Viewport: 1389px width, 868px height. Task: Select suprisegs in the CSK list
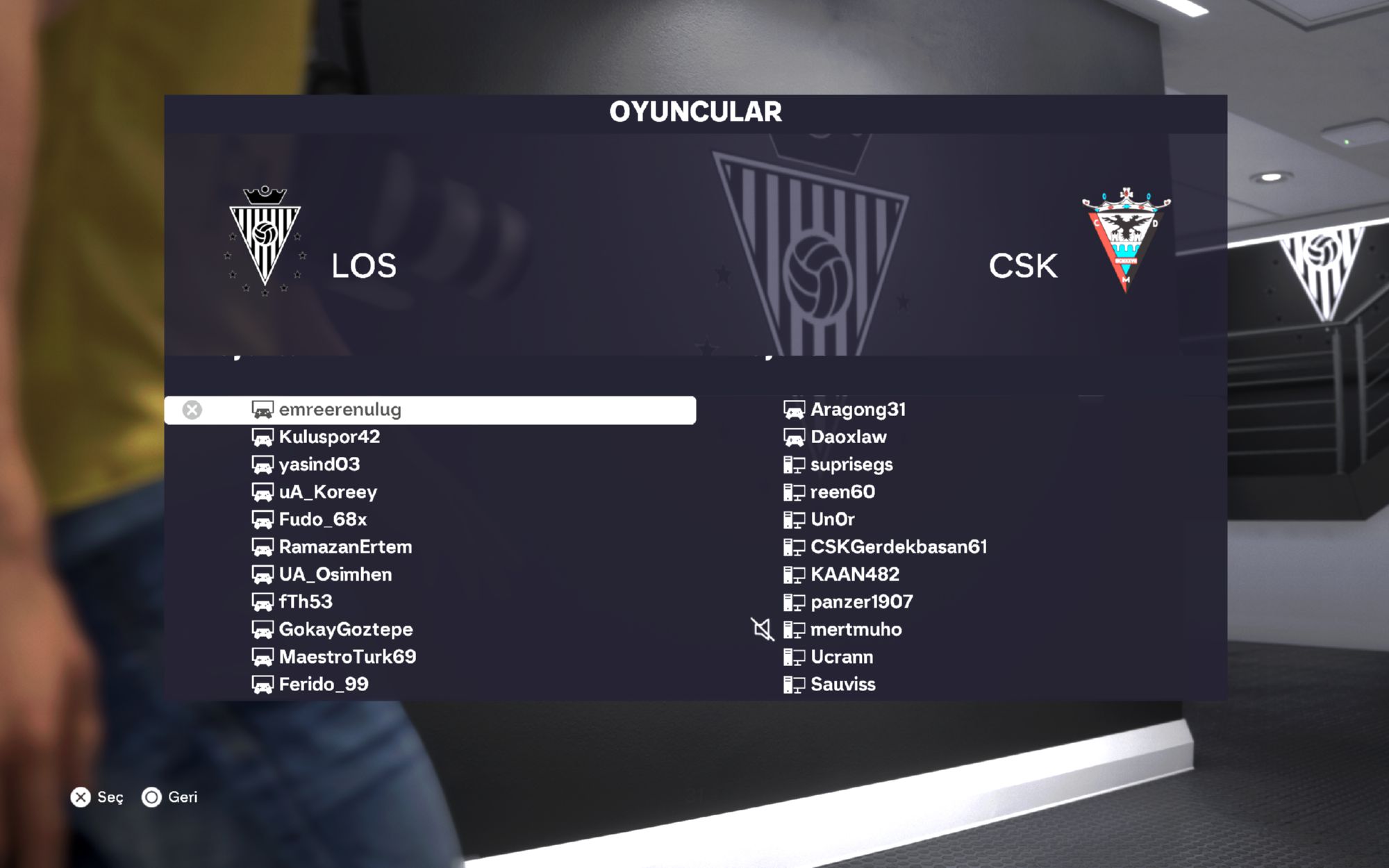click(x=851, y=465)
